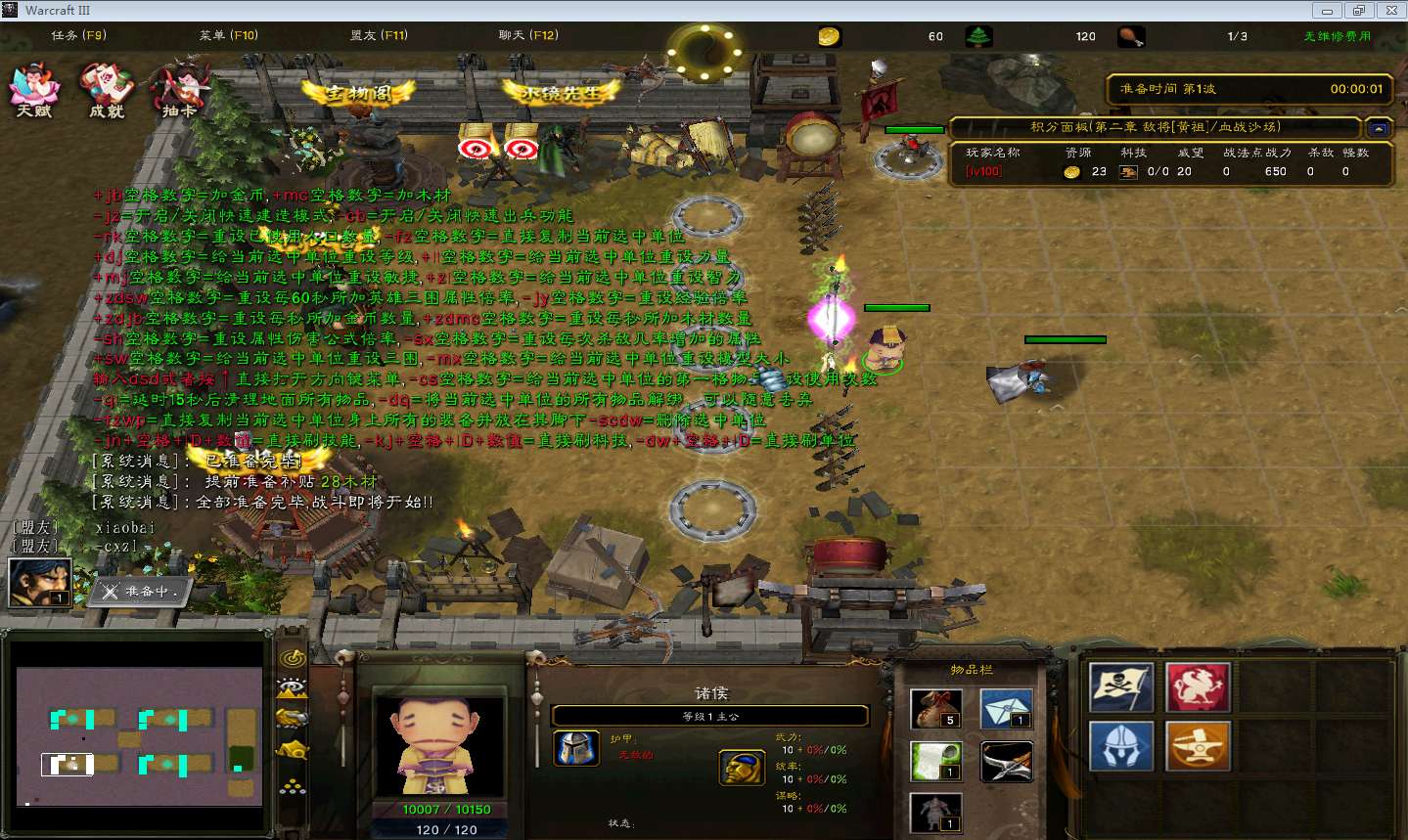Open the hammer and anvil command
This screenshot has height=840, width=1408.
click(1198, 747)
